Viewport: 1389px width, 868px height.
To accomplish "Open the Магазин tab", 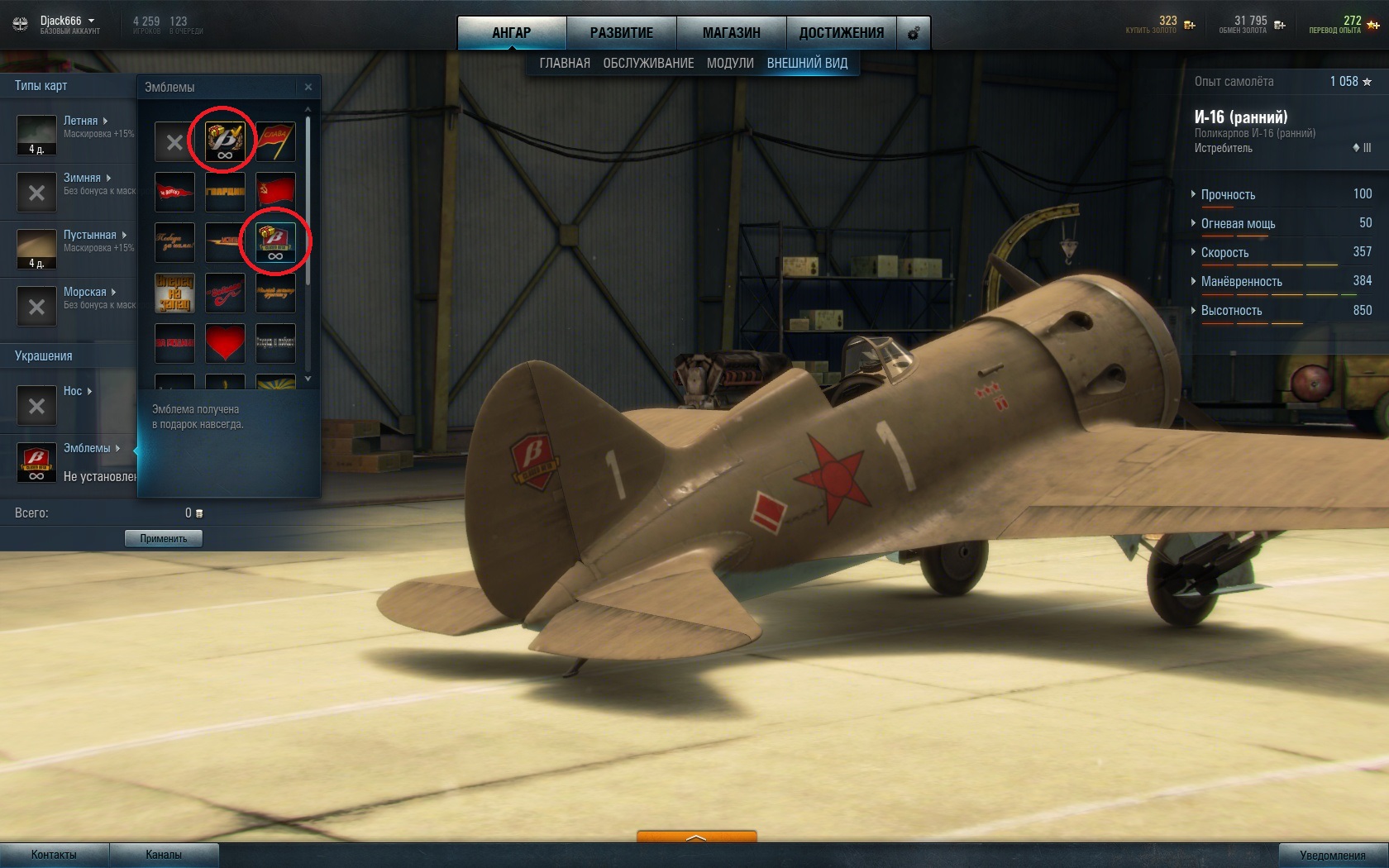I will point(731,33).
